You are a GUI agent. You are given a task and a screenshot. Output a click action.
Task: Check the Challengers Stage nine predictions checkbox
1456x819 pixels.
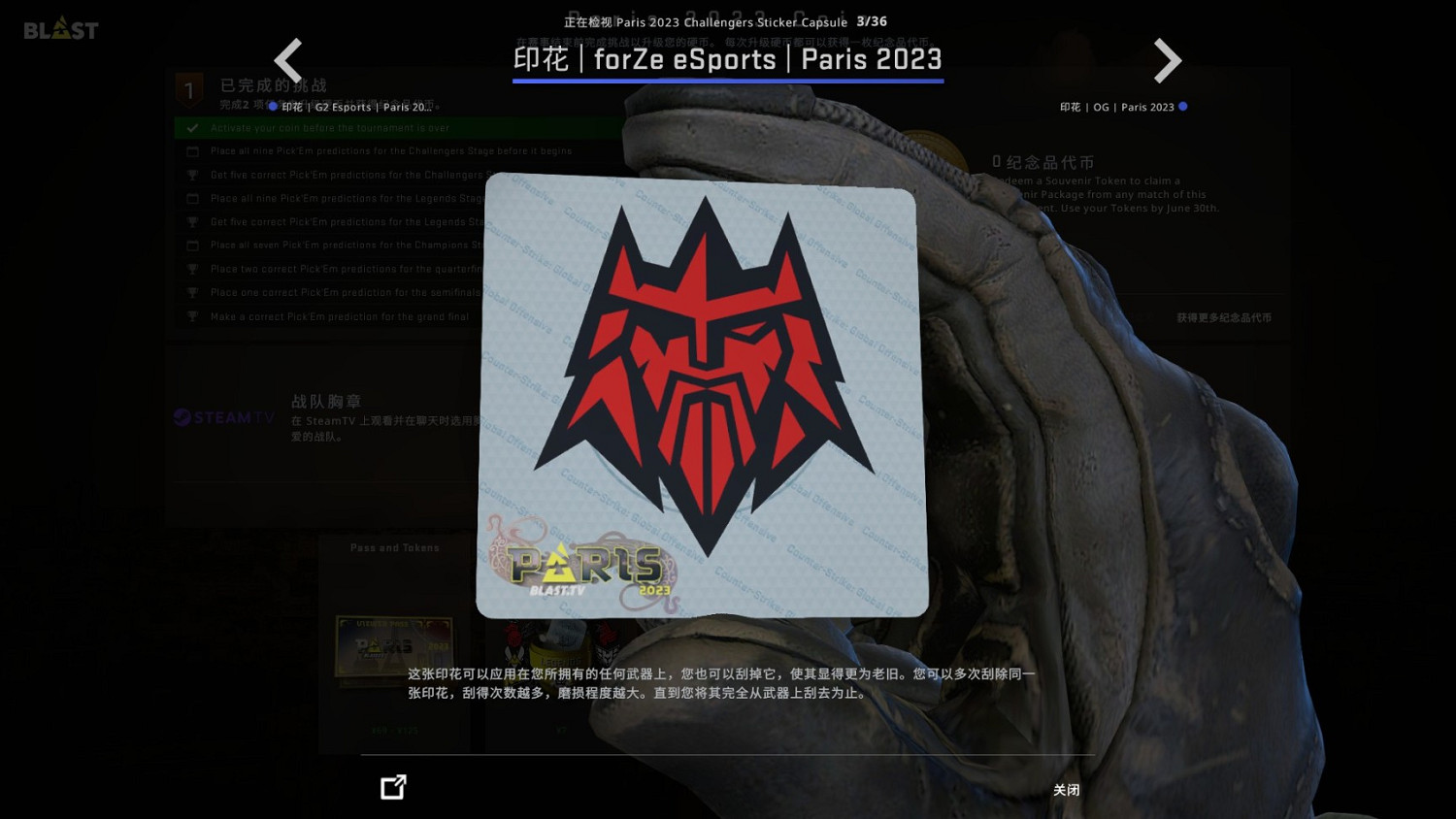pos(191,150)
